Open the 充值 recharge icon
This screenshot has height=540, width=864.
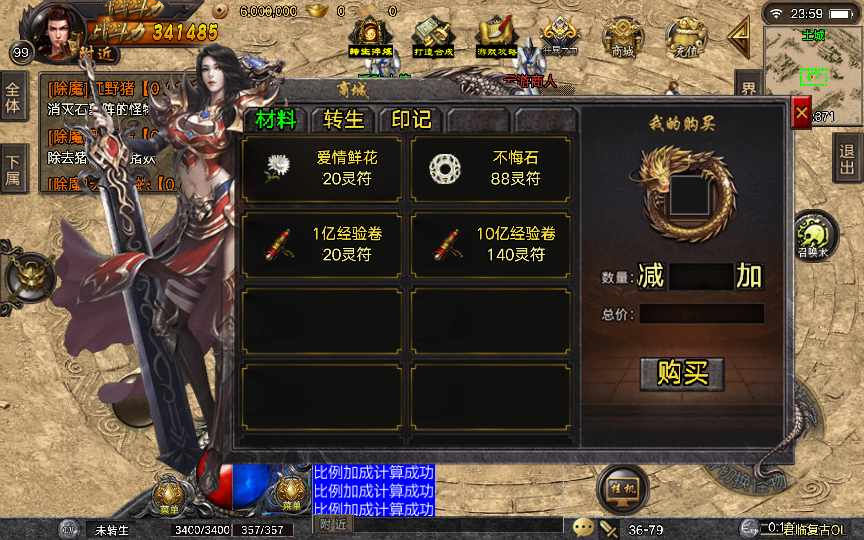point(687,39)
